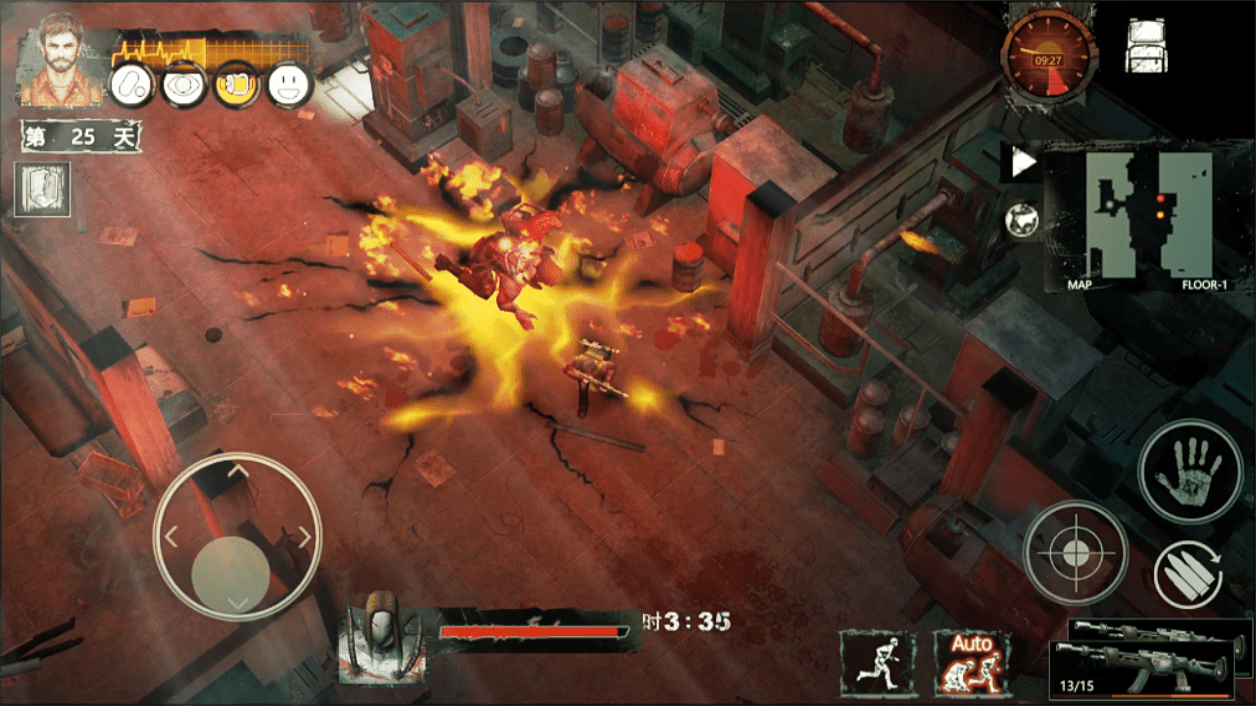
Task: Tap the exit door icon under the day counter
Action: (43, 189)
